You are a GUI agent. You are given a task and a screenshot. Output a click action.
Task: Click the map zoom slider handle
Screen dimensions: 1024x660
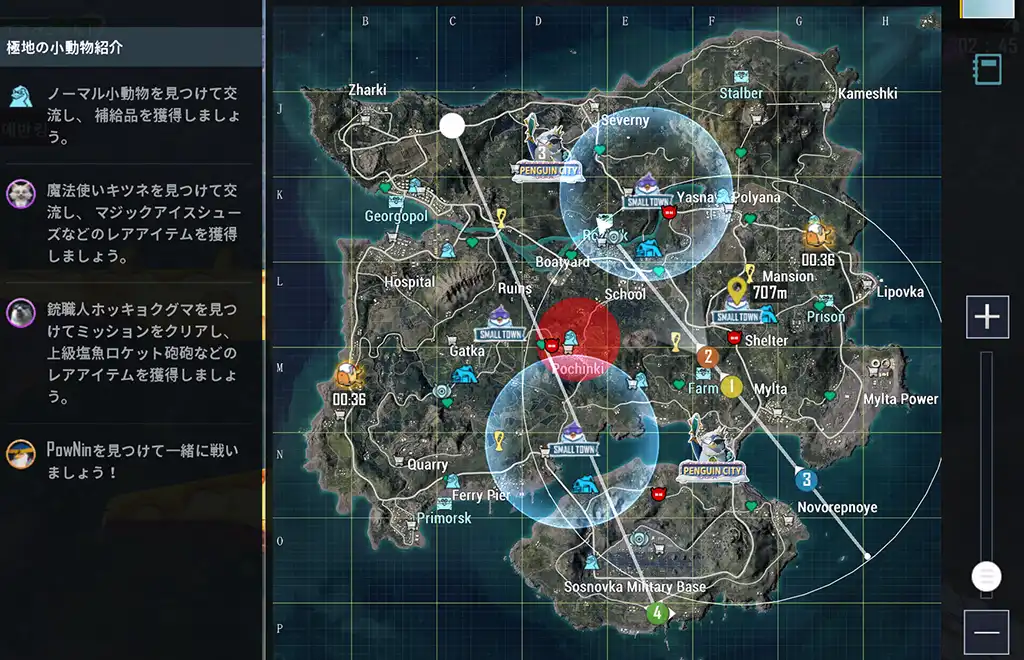coord(986,576)
